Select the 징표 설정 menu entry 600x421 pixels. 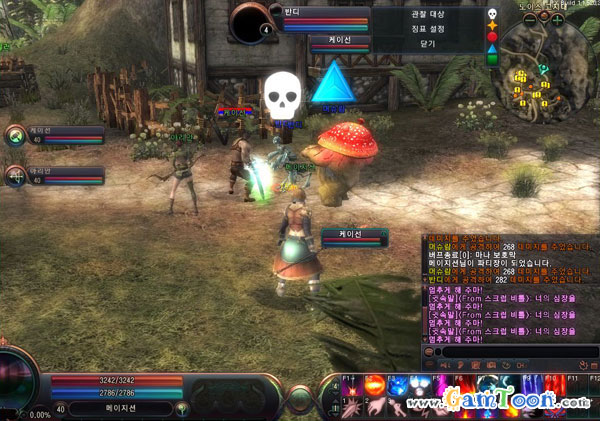[x=425, y=30]
